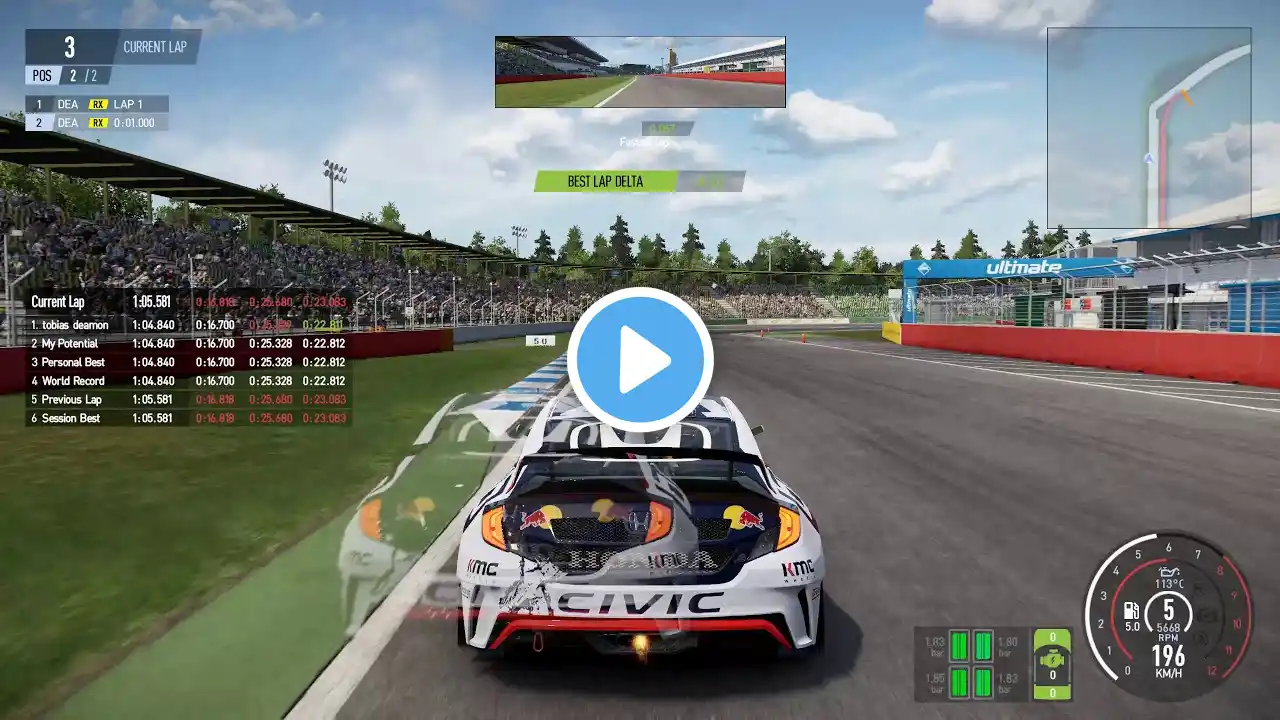Select the Session Best time row
Screen dimensions: 1280x720
click(x=188, y=418)
